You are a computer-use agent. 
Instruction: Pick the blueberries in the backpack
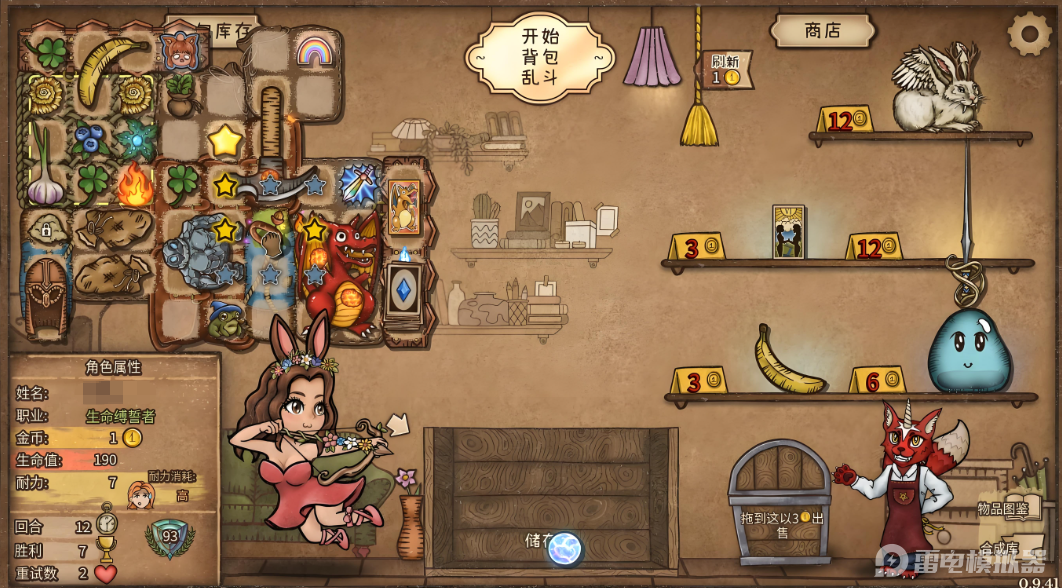tap(88, 139)
